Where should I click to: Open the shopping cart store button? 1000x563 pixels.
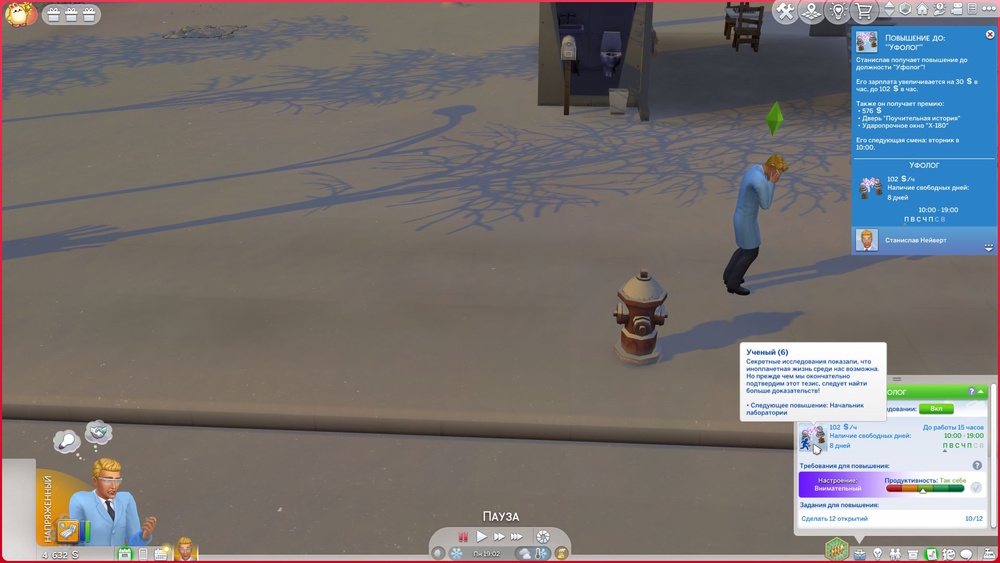click(x=864, y=12)
